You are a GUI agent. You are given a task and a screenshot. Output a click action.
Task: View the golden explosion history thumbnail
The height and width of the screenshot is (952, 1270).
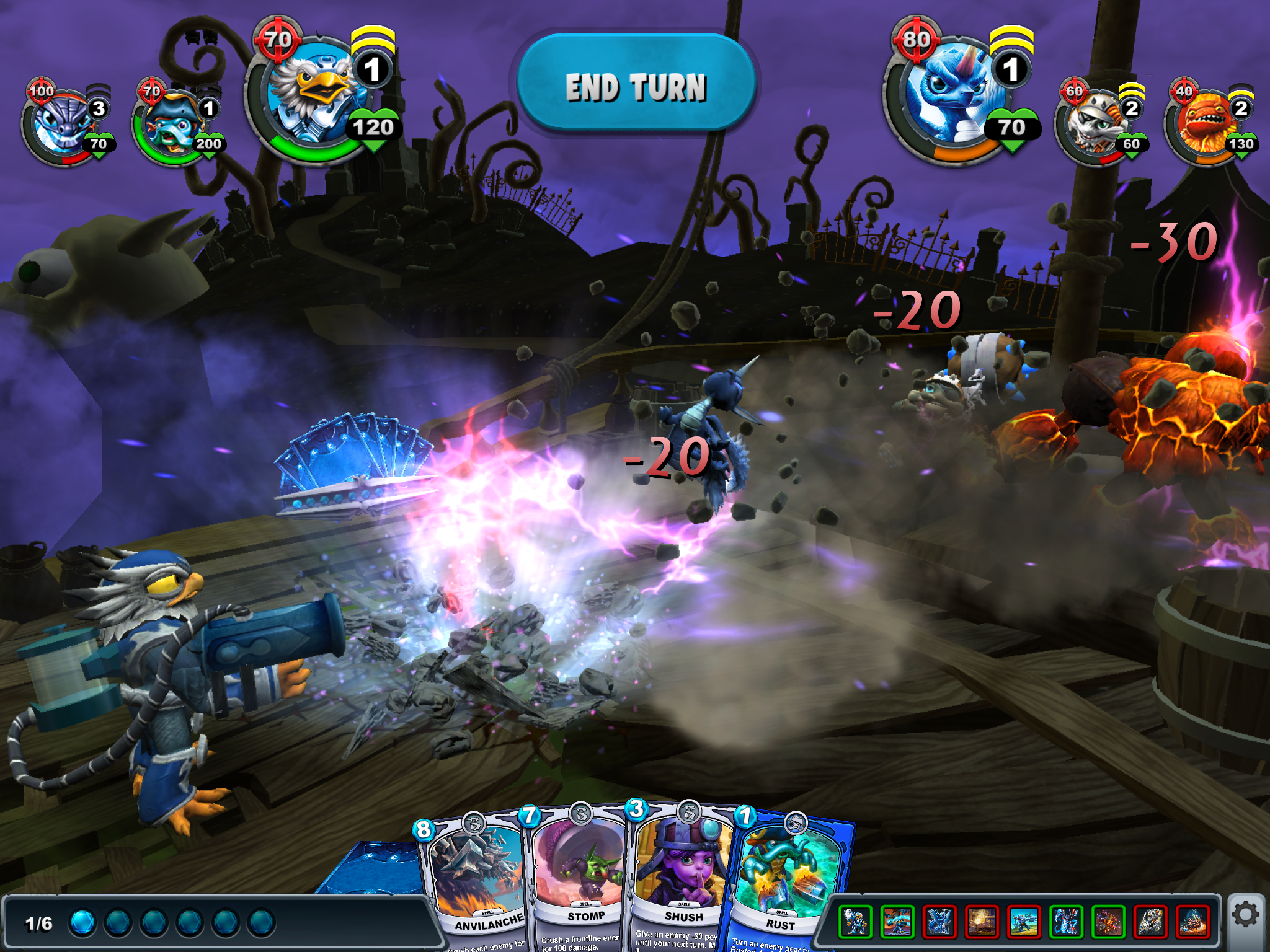click(982, 920)
